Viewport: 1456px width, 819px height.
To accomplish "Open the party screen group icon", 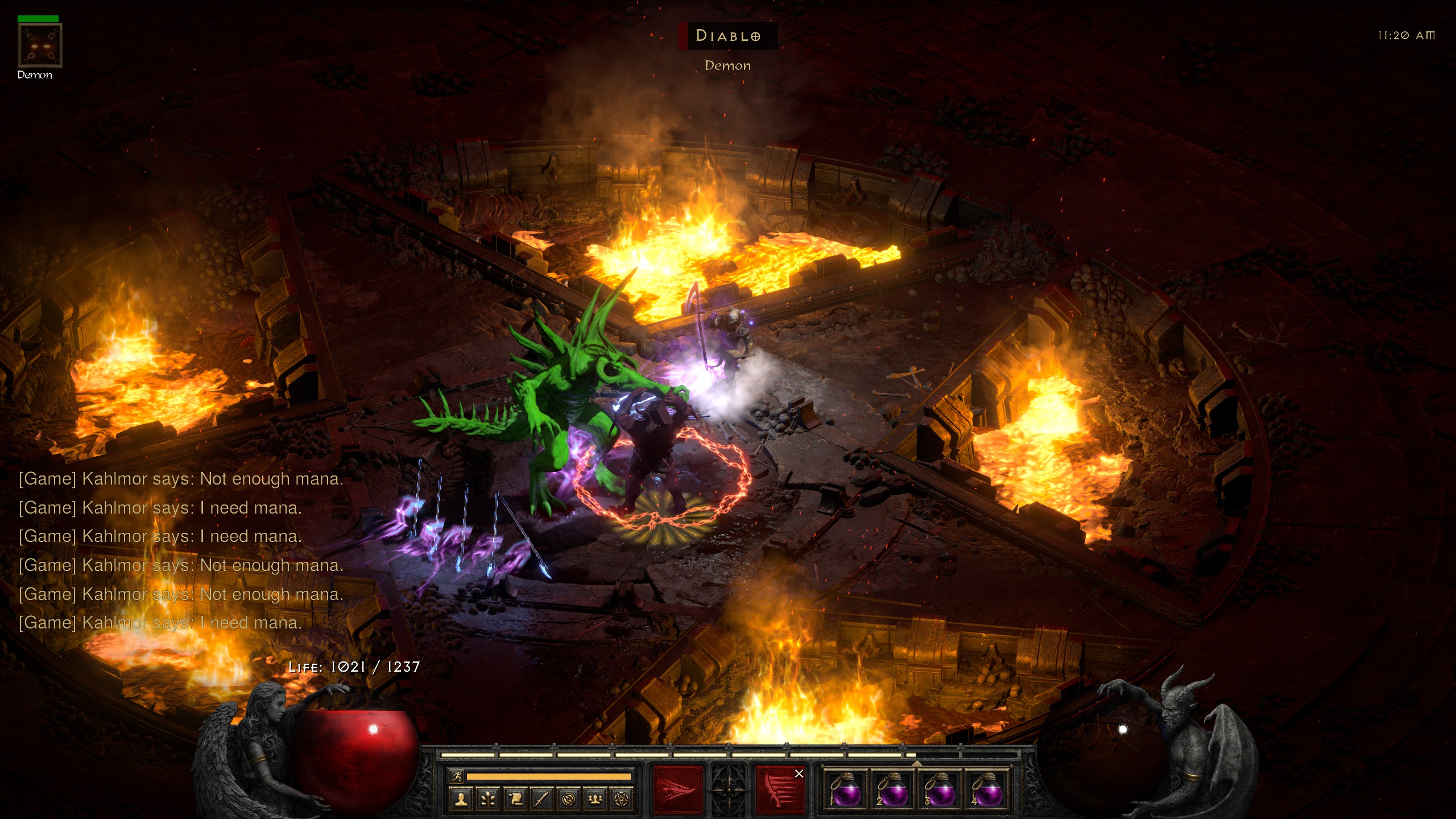I will (x=595, y=799).
